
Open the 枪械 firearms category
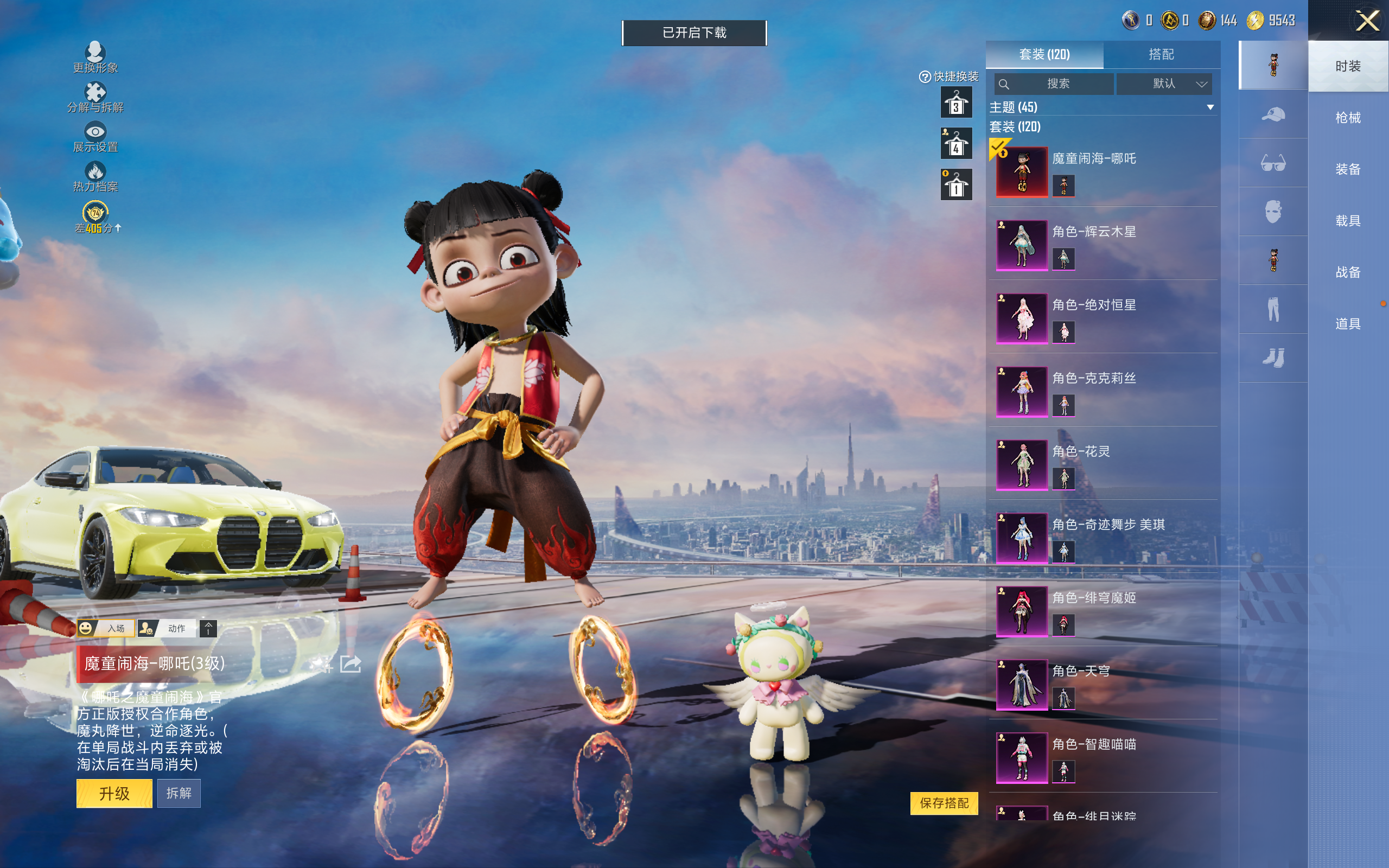(x=1348, y=118)
